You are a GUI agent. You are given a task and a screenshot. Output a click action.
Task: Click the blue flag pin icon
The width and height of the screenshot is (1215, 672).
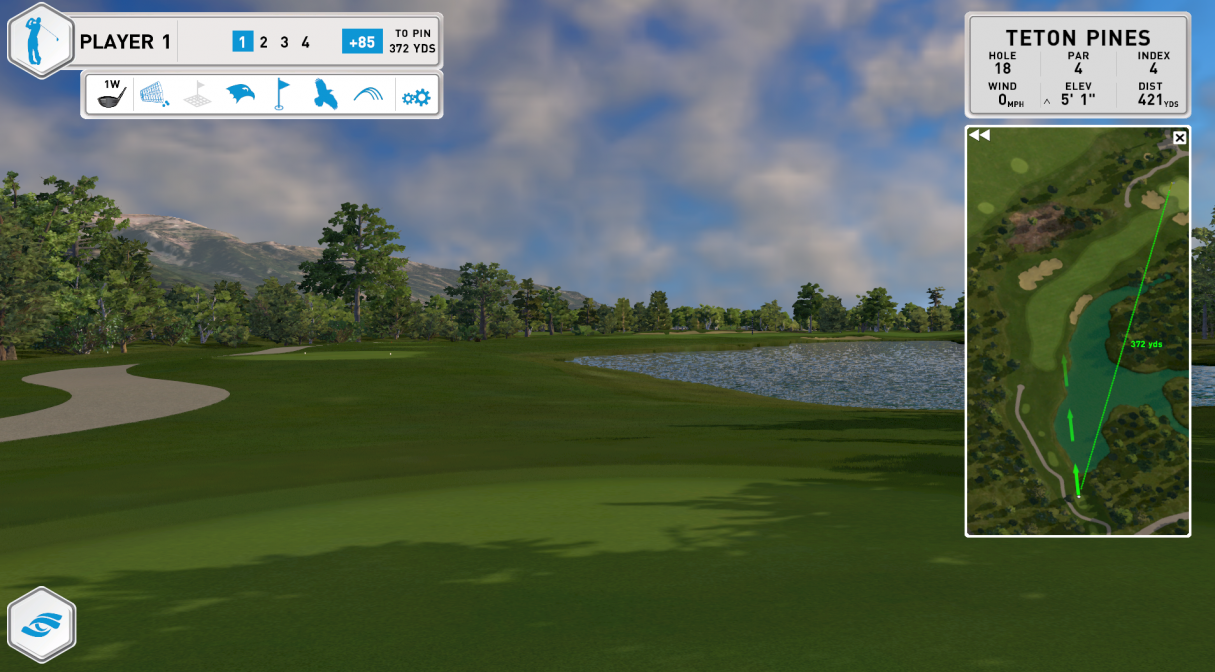click(282, 95)
